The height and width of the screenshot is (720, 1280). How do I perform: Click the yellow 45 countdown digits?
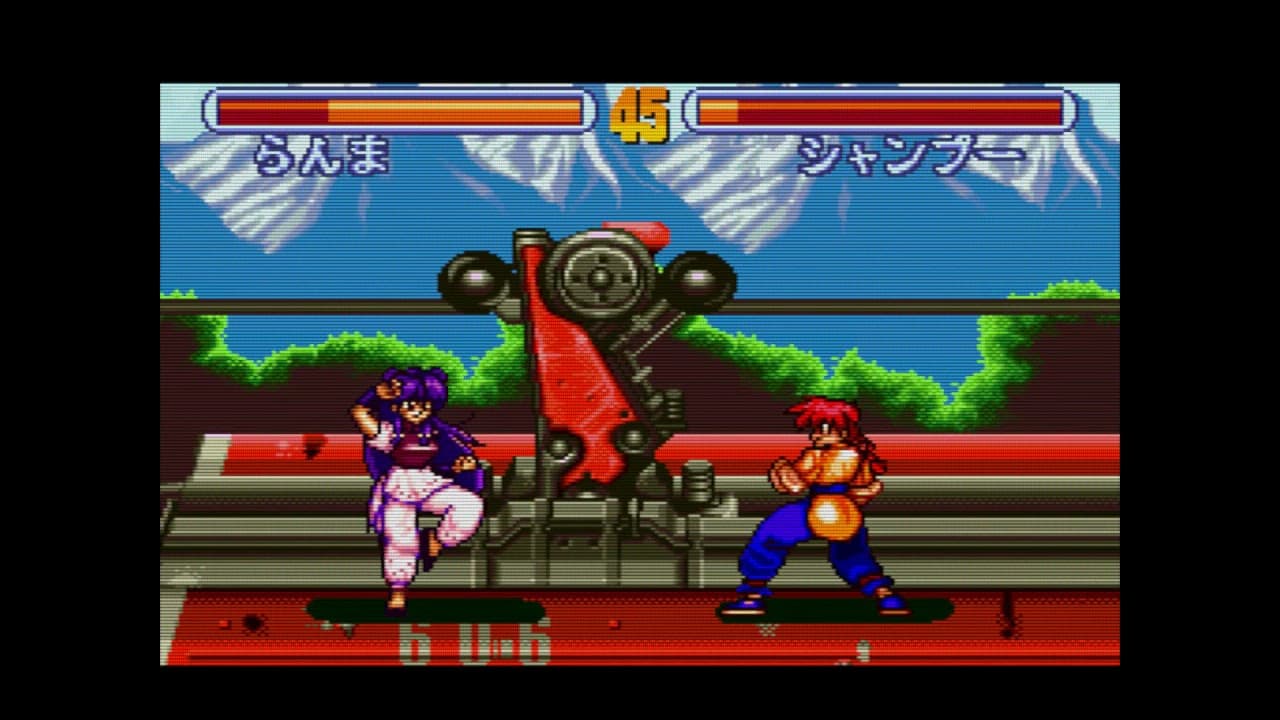click(644, 113)
